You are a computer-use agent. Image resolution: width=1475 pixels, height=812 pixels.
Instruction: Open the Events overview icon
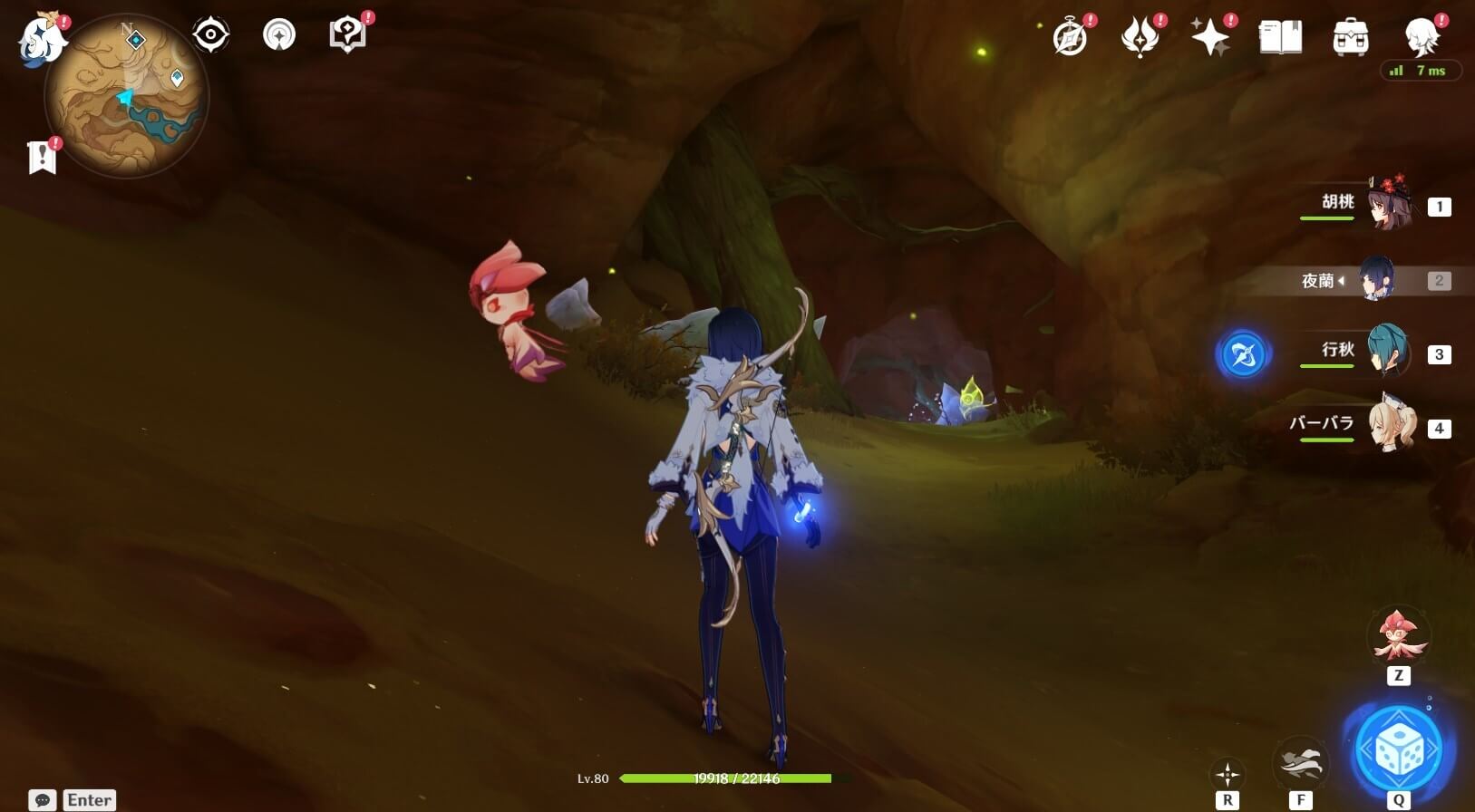1071,36
